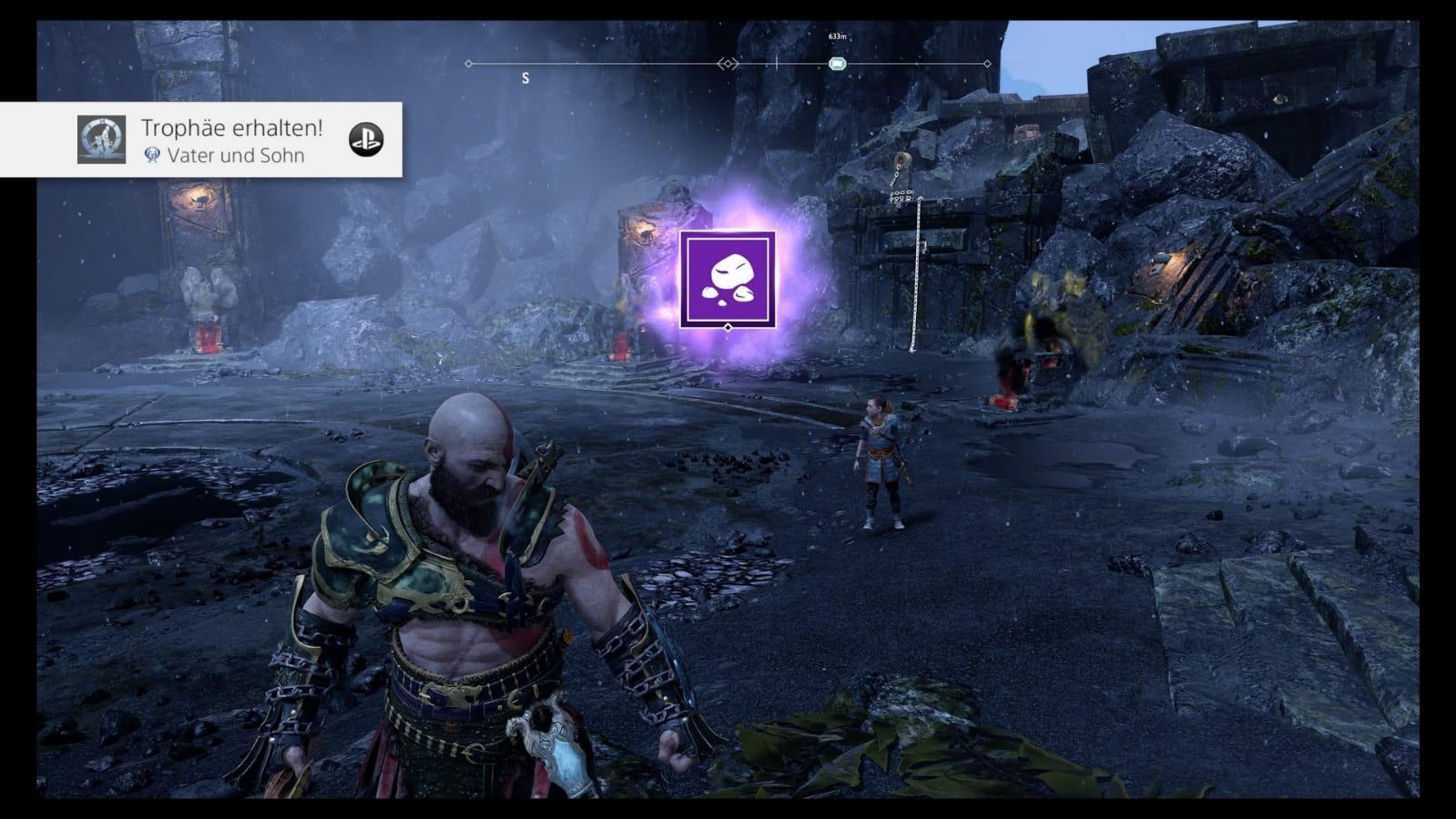Click the Vater und Sohn trophy thumbnail
This screenshot has width=1456, height=819.
[x=101, y=139]
